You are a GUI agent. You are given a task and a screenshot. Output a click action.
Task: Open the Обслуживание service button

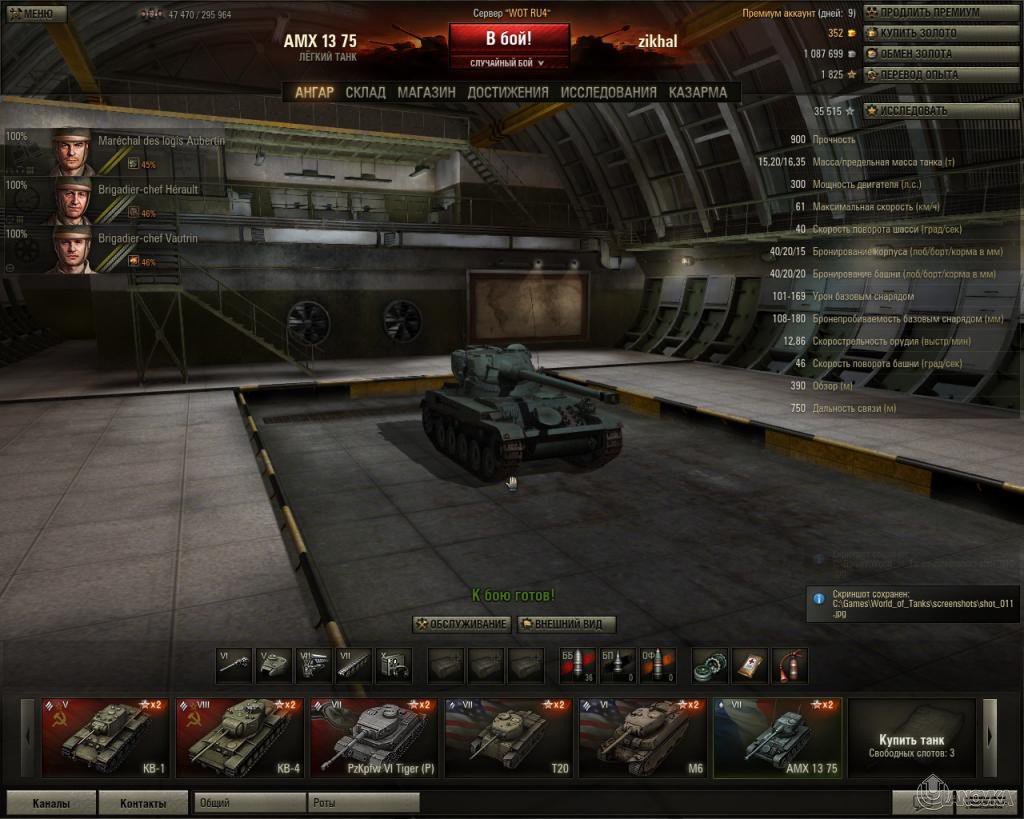[462, 624]
